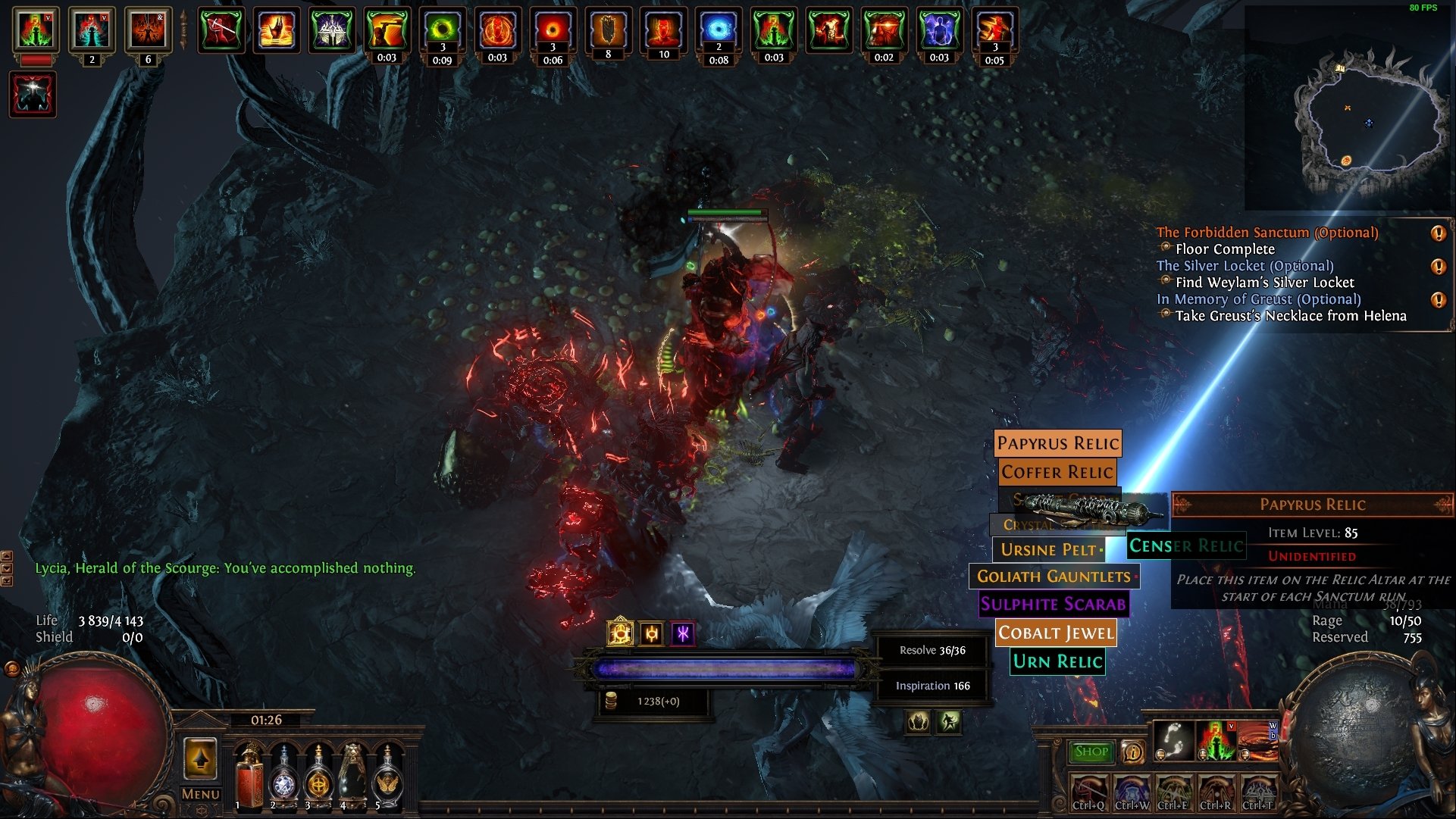Select the footprints move skill icon
Image resolution: width=1456 pixels, height=819 pixels.
click(x=1173, y=740)
